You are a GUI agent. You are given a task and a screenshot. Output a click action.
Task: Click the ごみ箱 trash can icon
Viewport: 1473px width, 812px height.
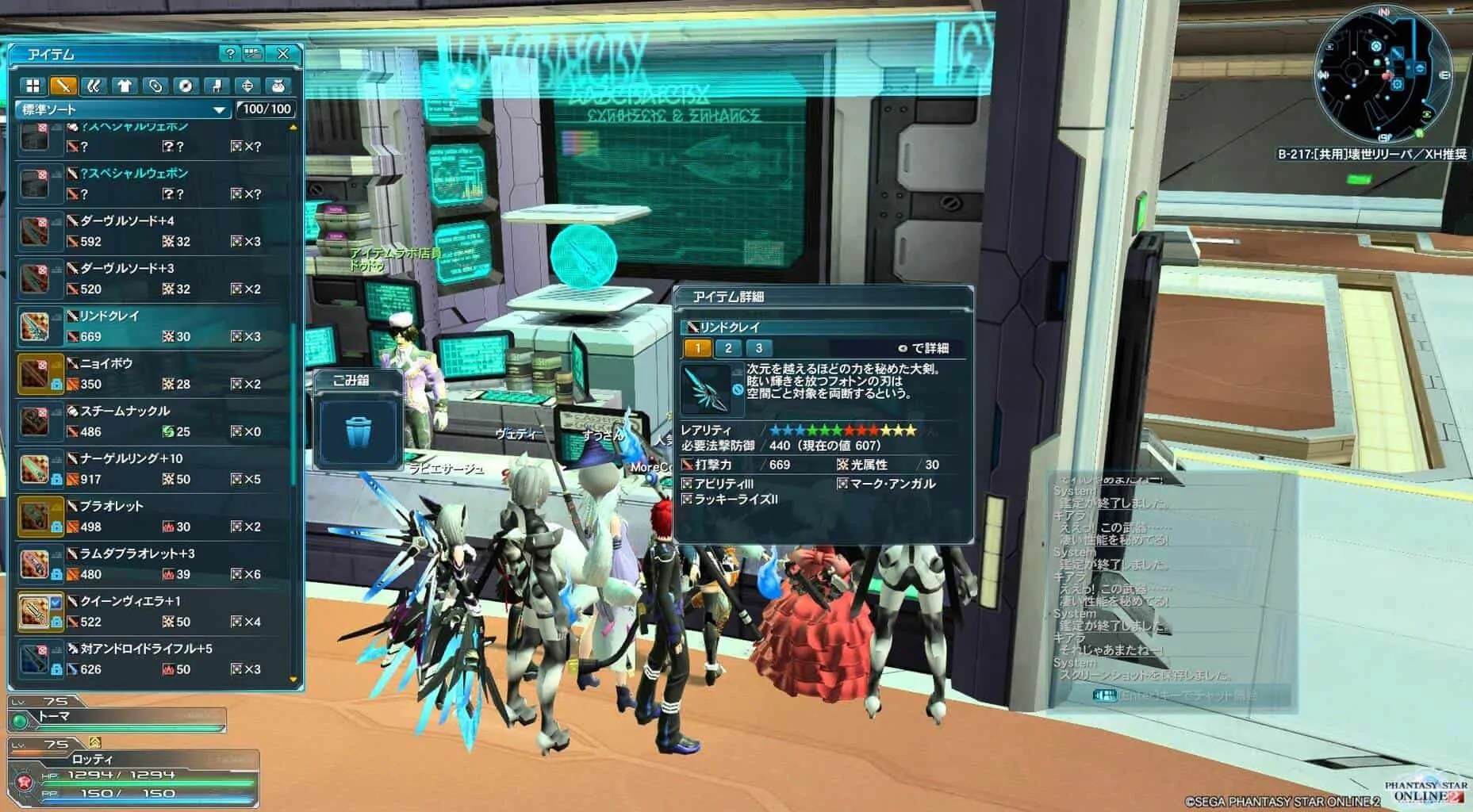(358, 431)
